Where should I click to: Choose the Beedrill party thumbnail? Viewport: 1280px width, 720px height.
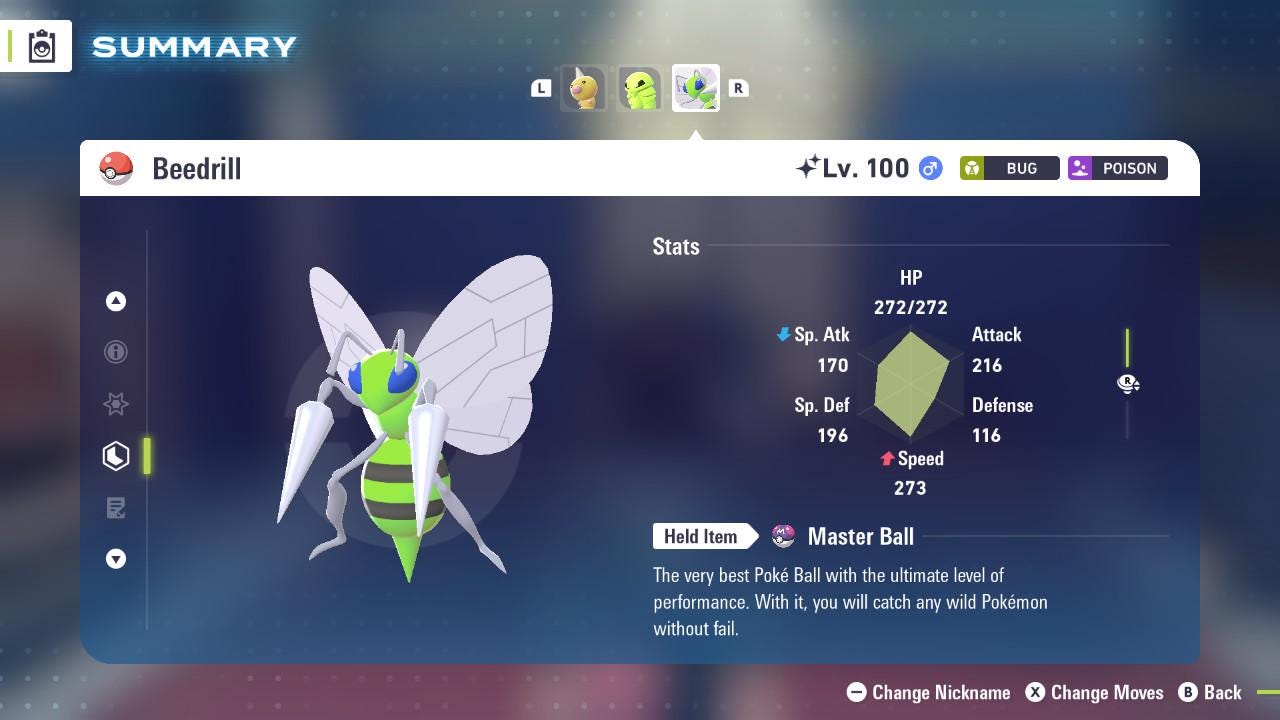click(x=695, y=89)
